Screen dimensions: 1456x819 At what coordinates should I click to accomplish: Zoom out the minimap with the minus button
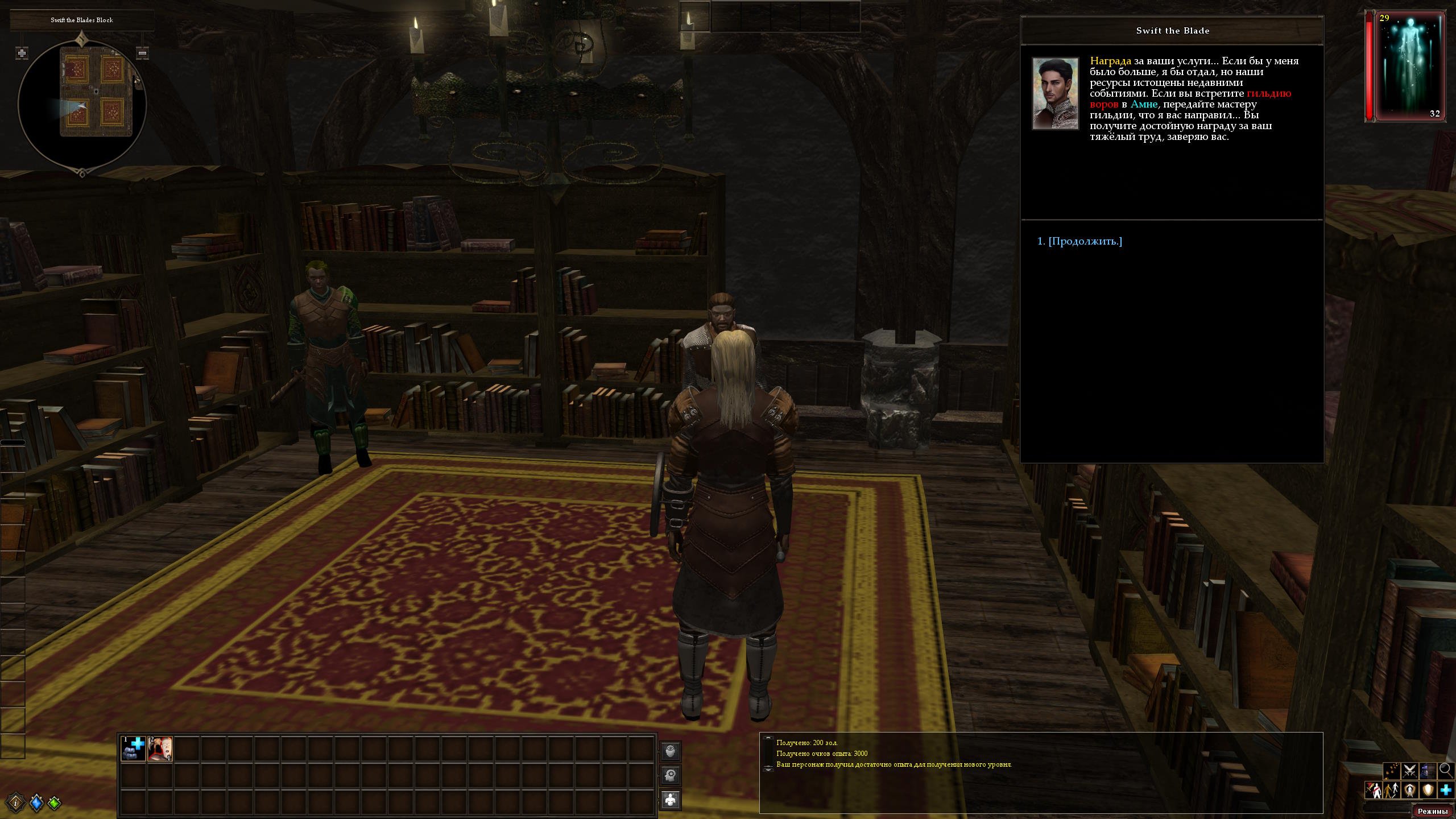143,53
